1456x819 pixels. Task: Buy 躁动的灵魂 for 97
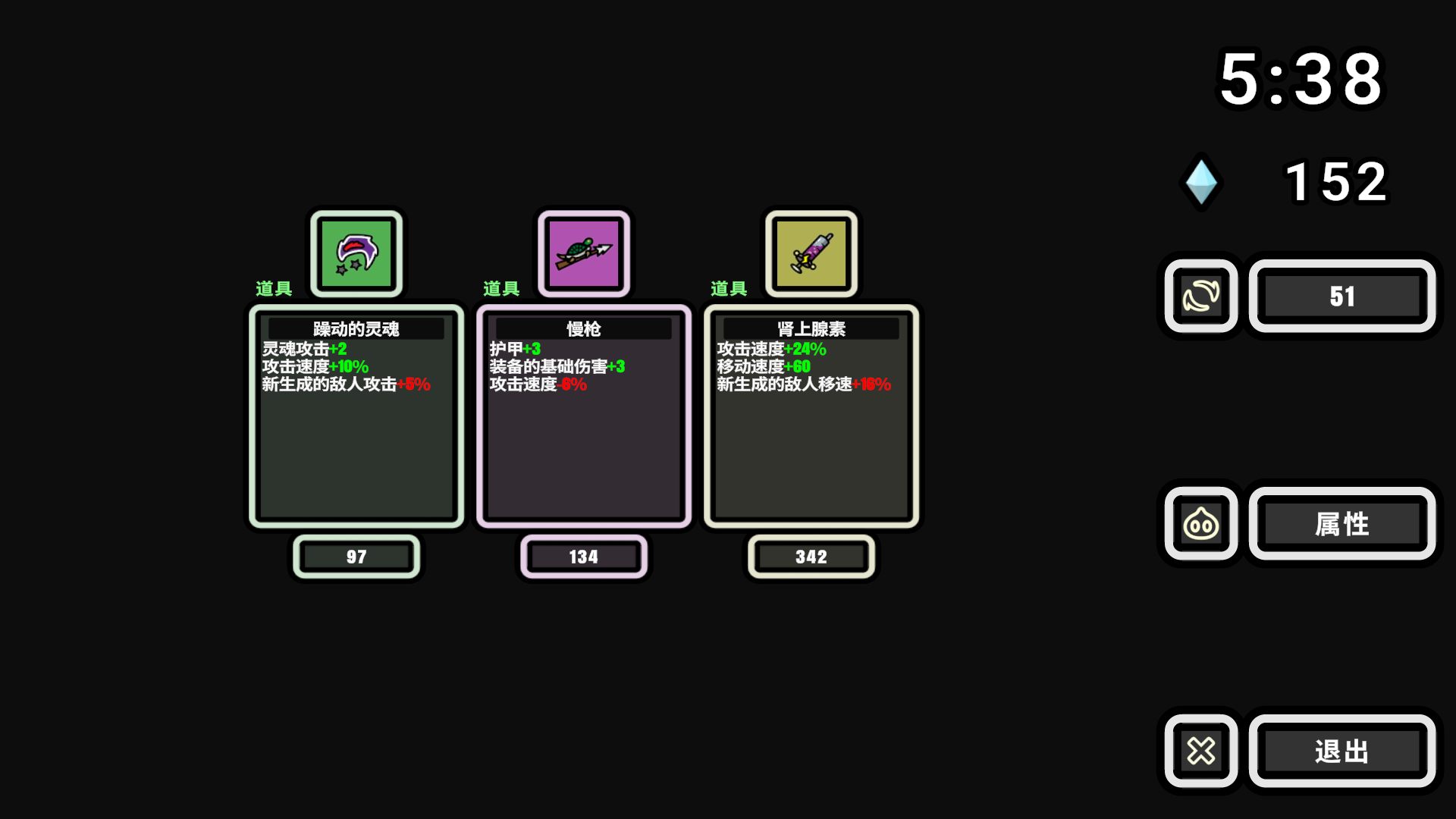coord(356,557)
